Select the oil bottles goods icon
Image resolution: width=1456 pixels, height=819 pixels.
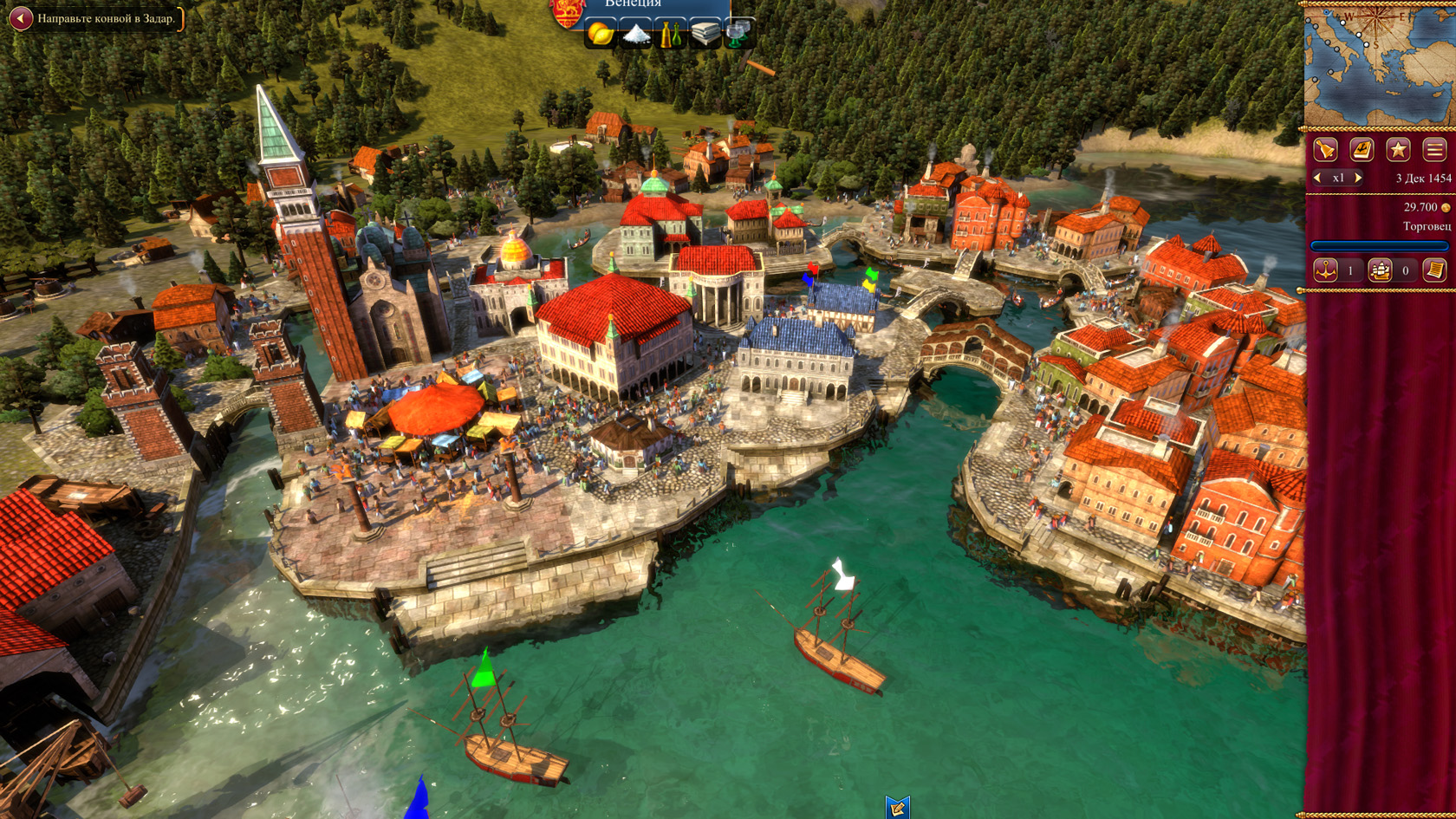coord(670,34)
